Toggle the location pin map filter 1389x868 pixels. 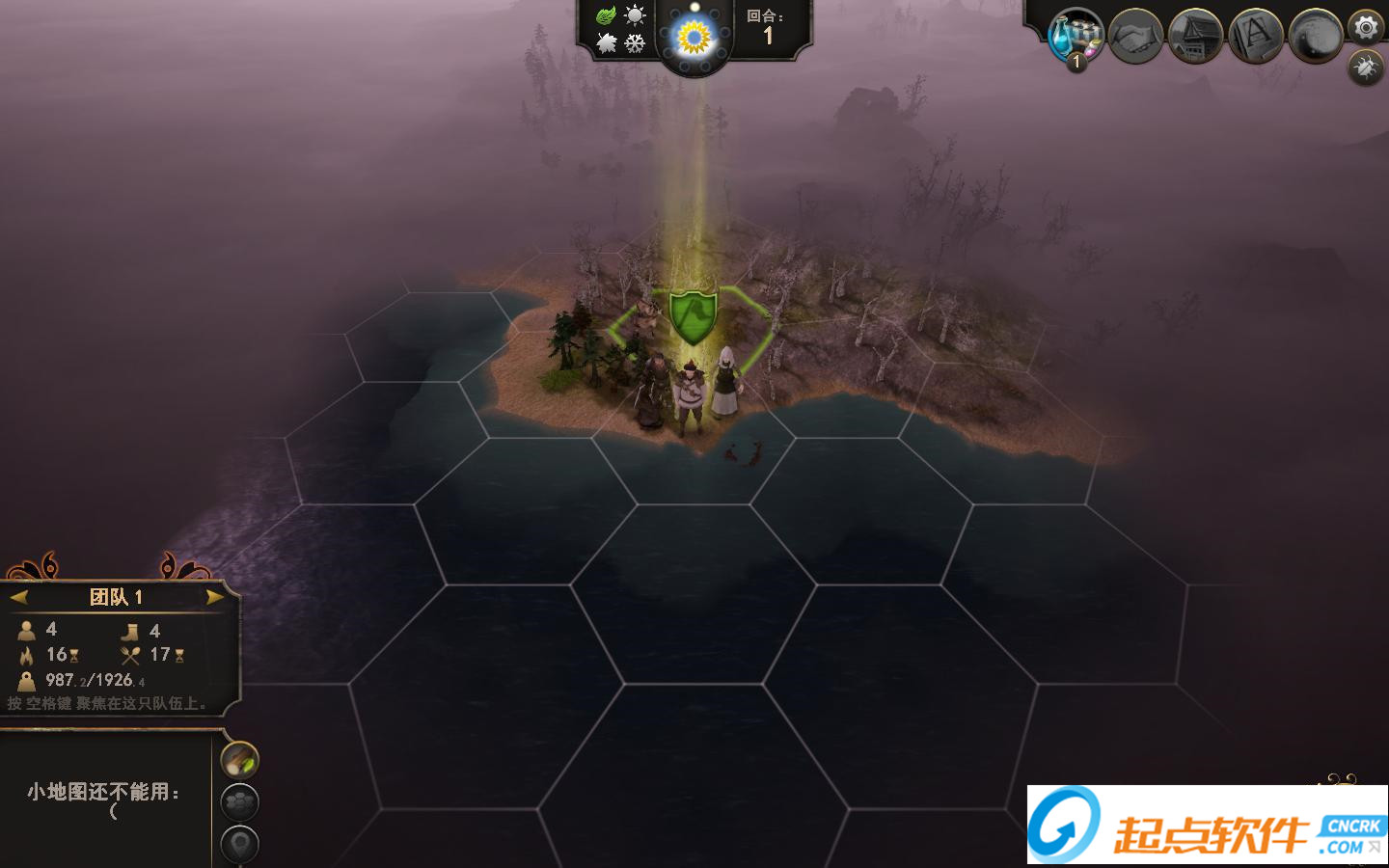click(240, 844)
